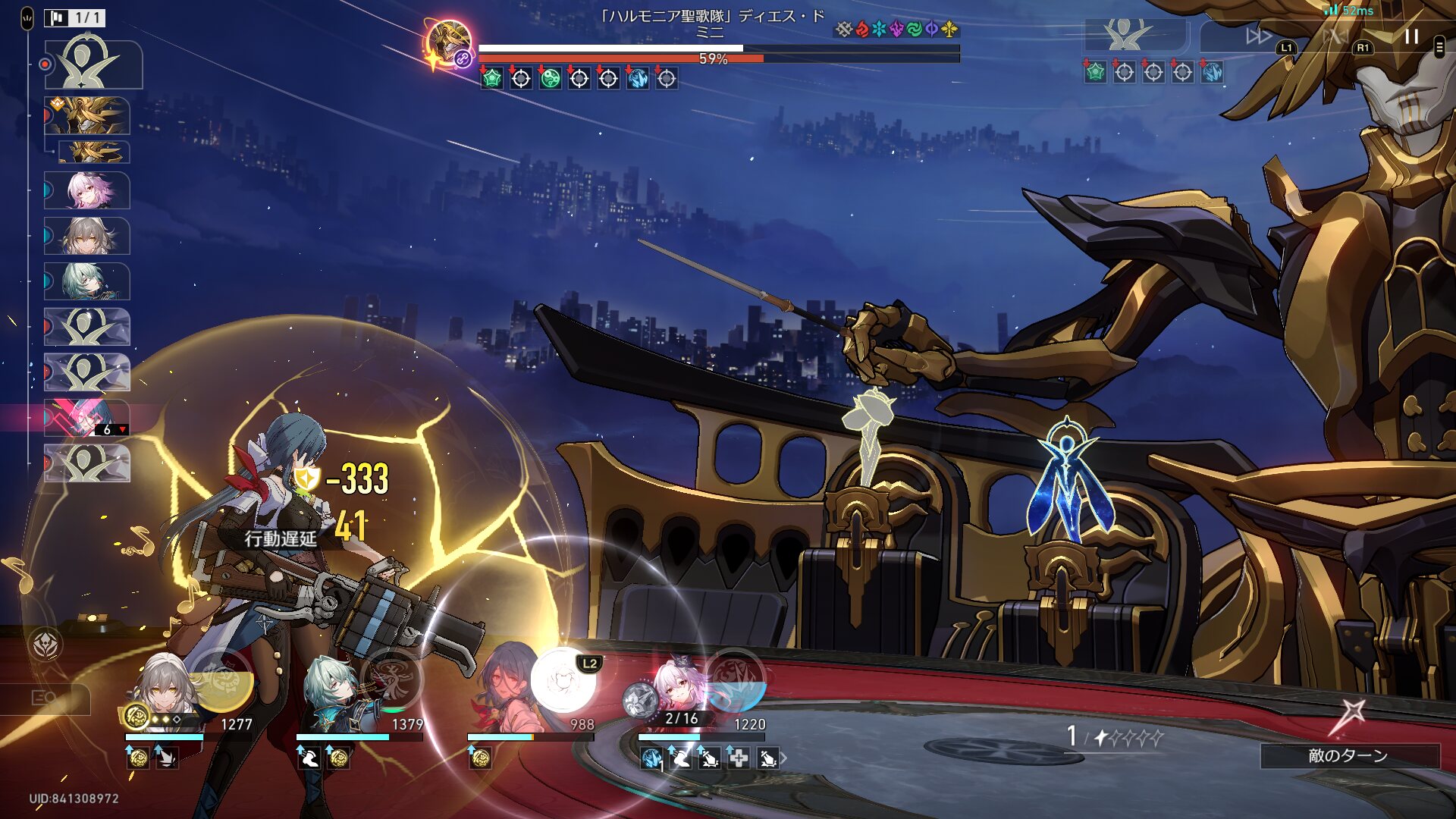The height and width of the screenshot is (819, 1456).
Task: Select the gray-haired character's yellow ultimate icon
Action: click(221, 679)
